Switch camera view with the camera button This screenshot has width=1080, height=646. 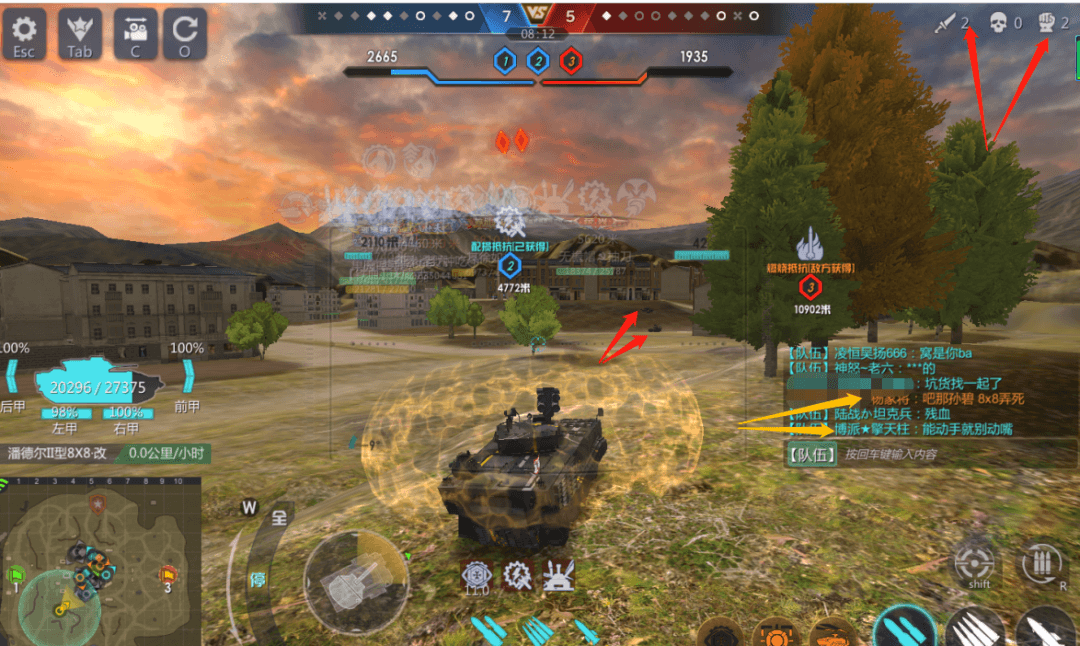[x=135, y=34]
